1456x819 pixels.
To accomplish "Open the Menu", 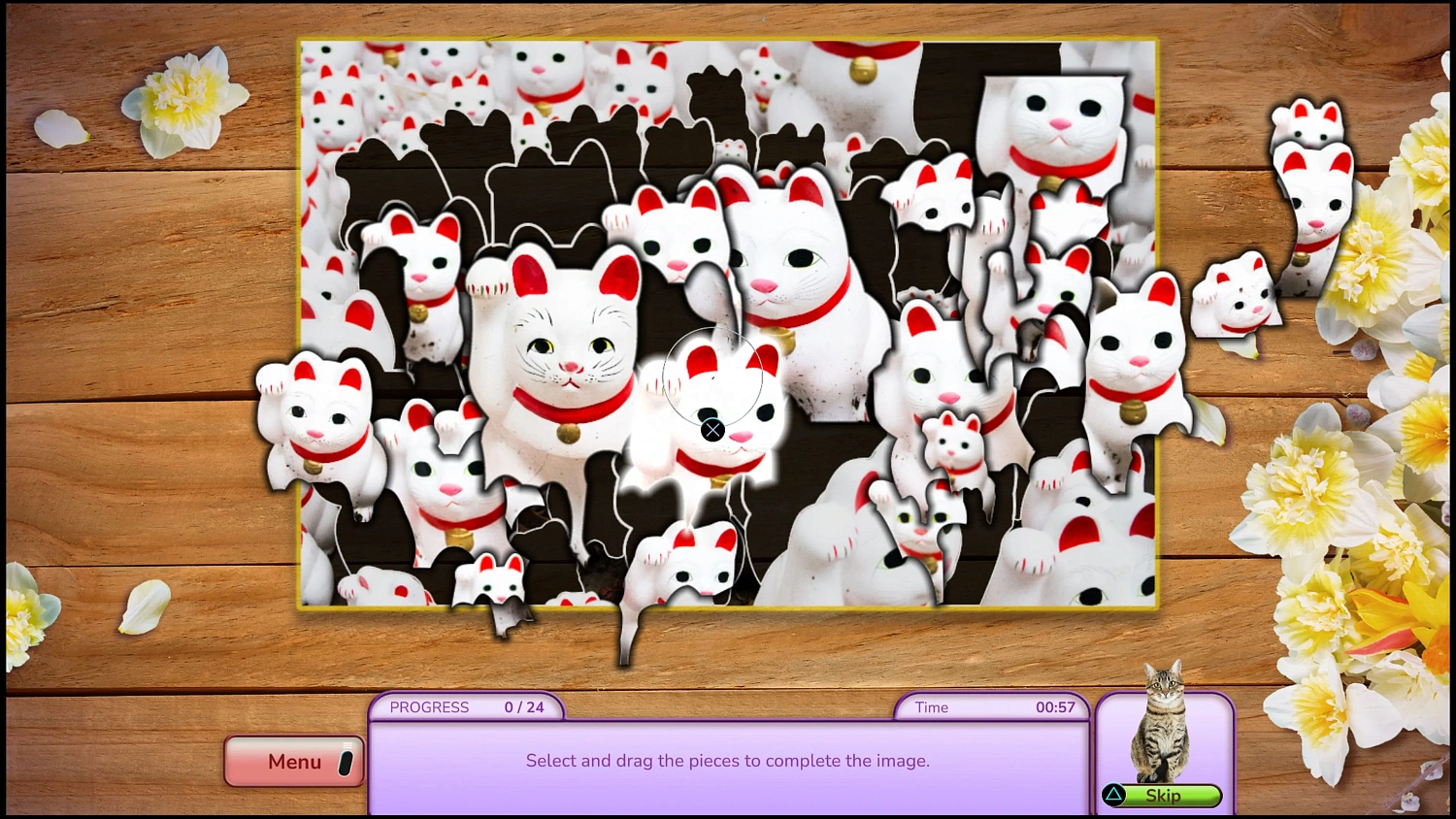I will [293, 762].
